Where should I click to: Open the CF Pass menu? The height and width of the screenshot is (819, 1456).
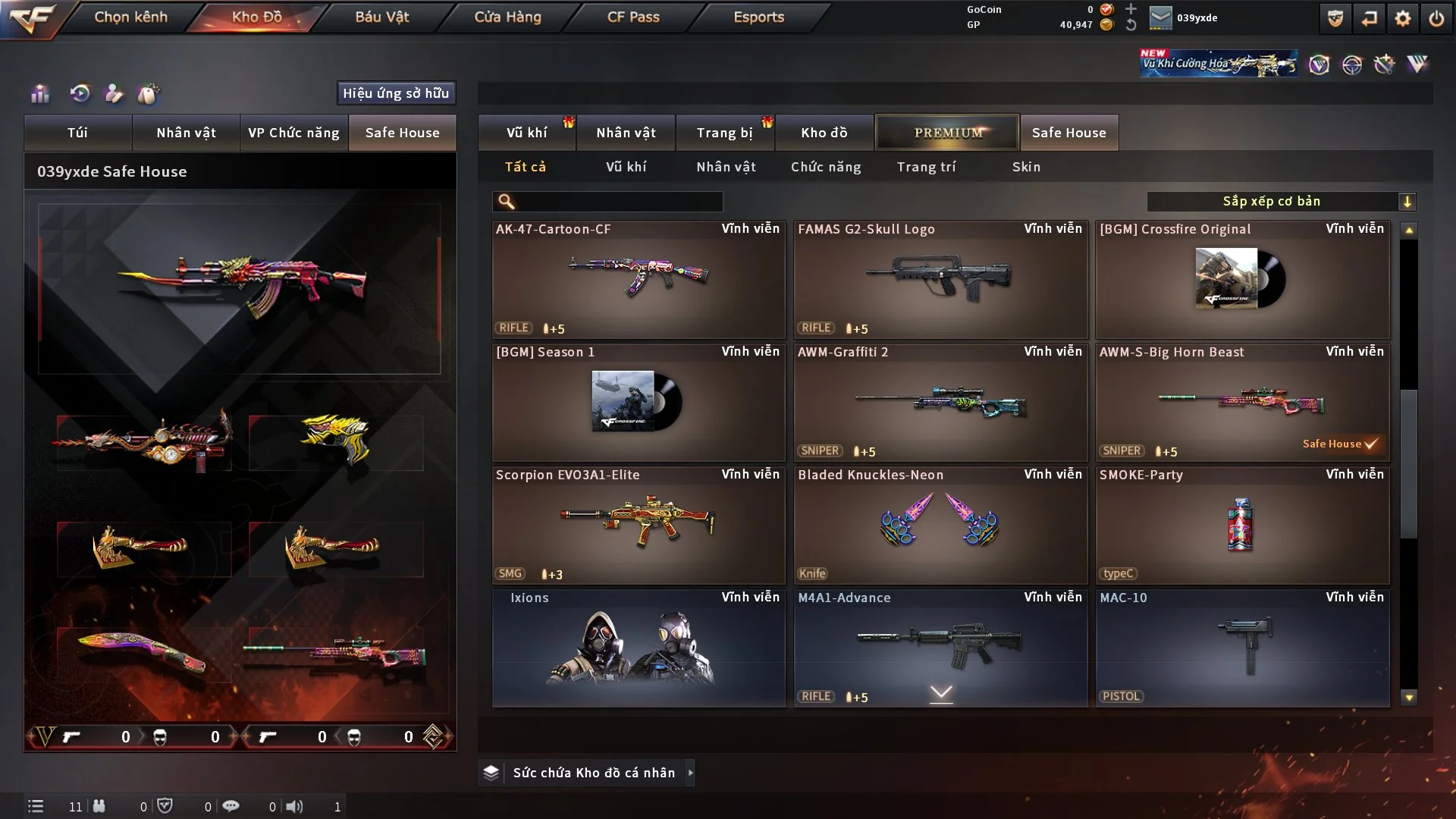(x=633, y=17)
